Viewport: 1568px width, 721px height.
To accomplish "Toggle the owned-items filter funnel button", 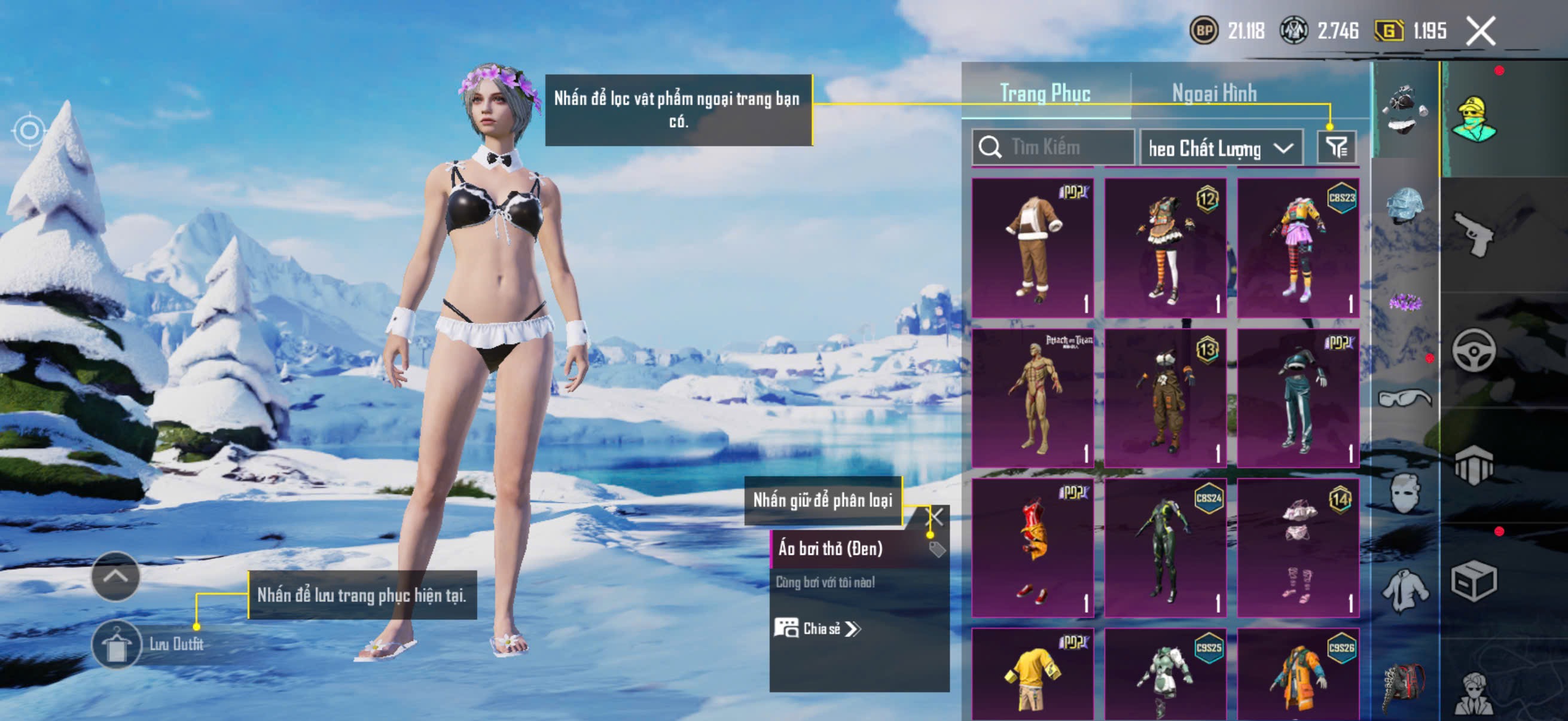I will coord(1336,147).
